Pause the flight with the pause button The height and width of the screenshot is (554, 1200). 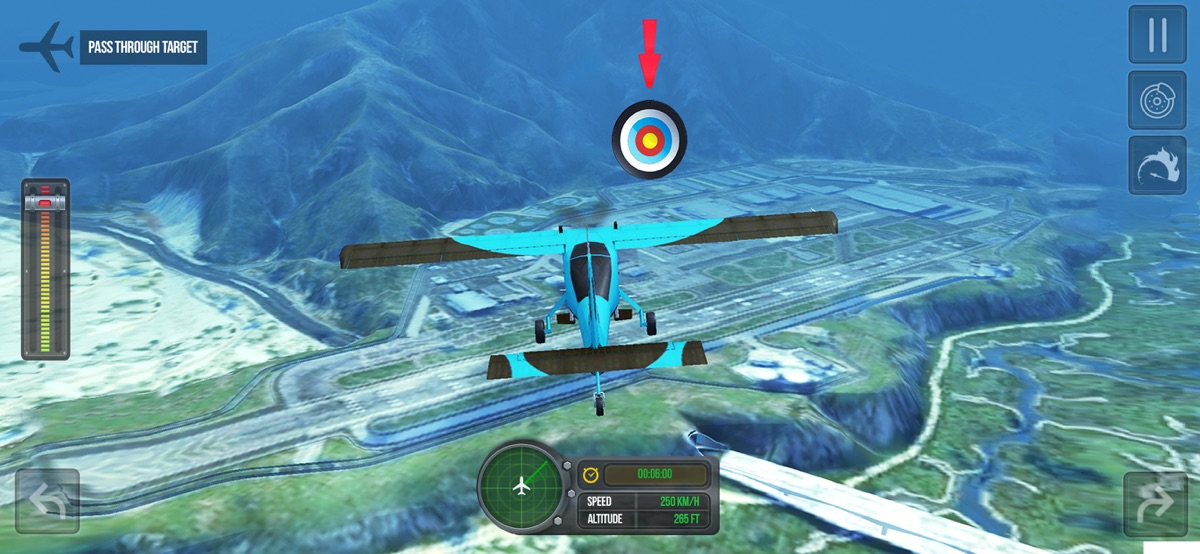pos(1157,35)
